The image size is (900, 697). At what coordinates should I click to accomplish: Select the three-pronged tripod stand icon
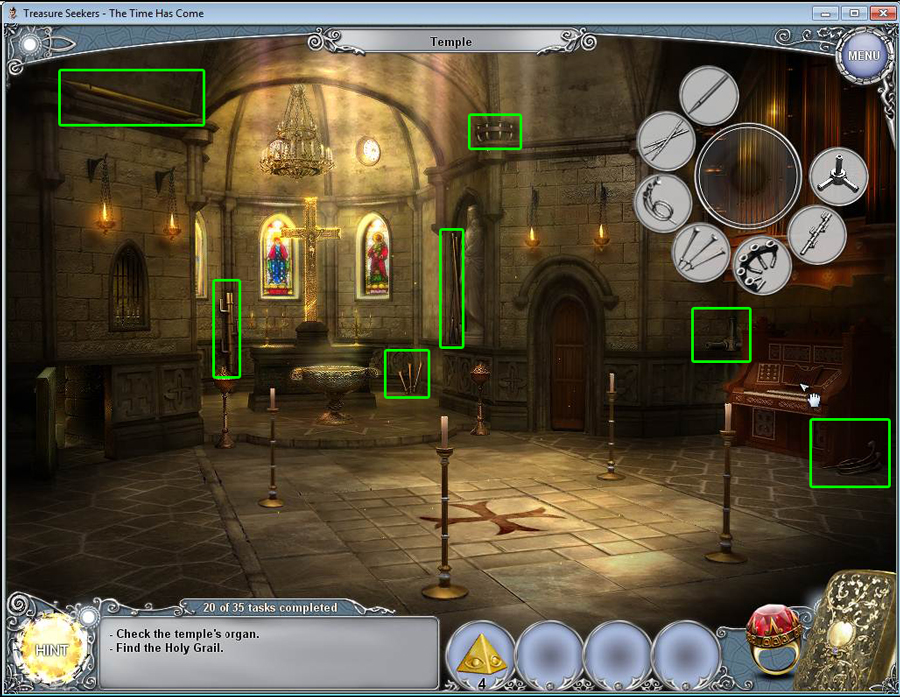(838, 176)
